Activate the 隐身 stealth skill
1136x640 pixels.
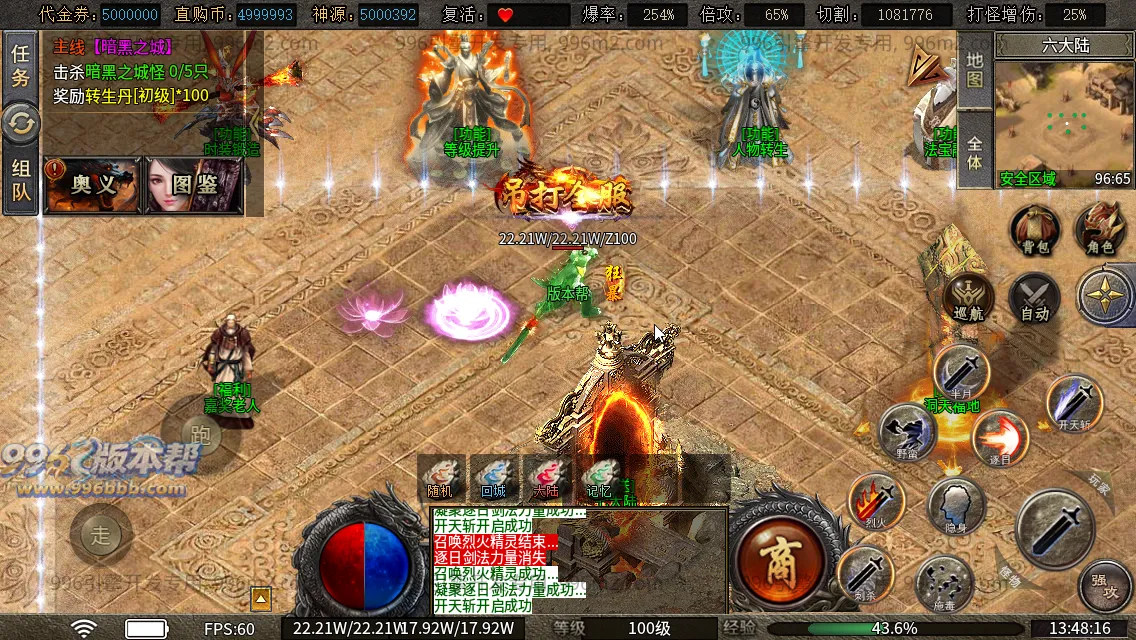(956, 505)
